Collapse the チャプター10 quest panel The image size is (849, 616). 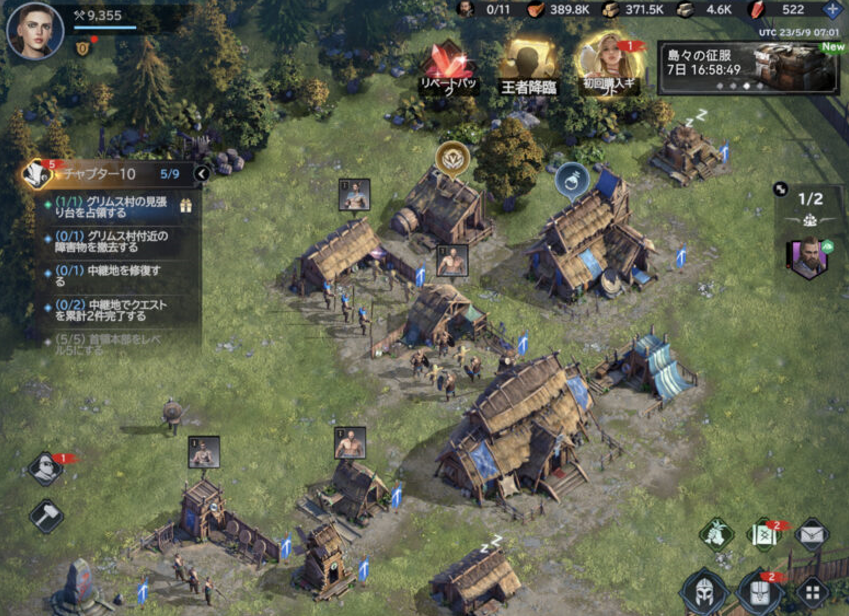201,174
